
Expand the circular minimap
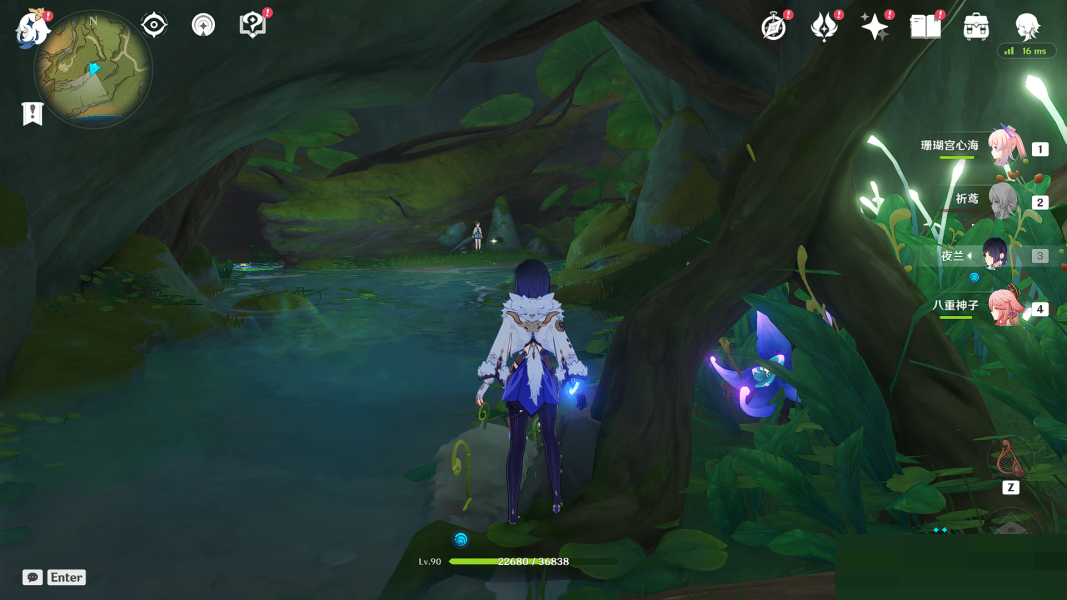(93, 68)
